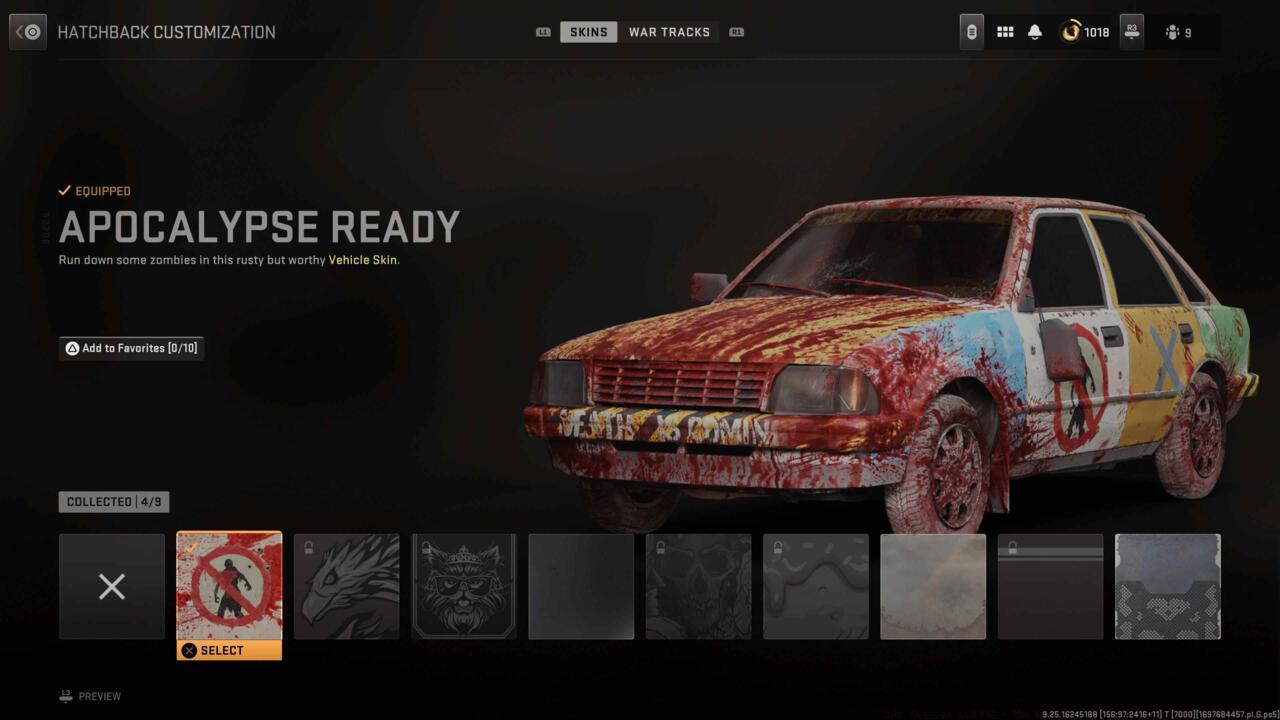The width and height of the screenshot is (1280, 720).
Task: Click the skull design locked skin
Action: (x=698, y=586)
